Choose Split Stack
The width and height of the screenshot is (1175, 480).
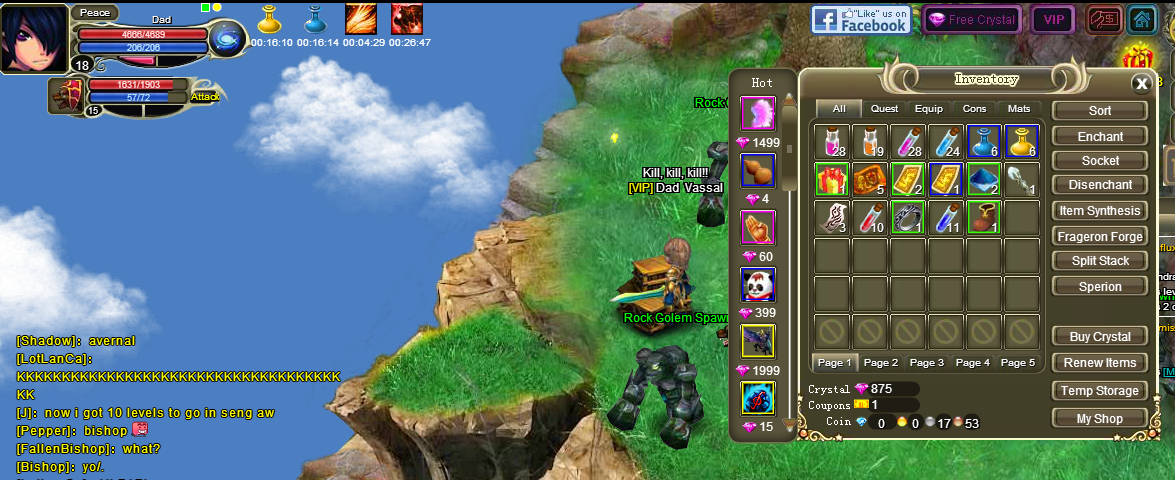click(1099, 261)
